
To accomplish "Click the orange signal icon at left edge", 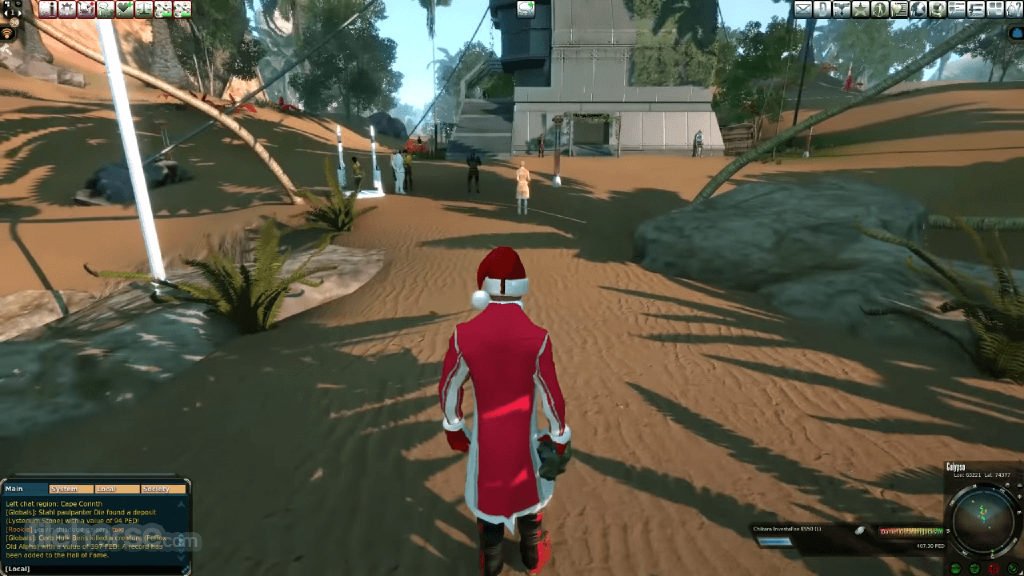I will click(8, 34).
